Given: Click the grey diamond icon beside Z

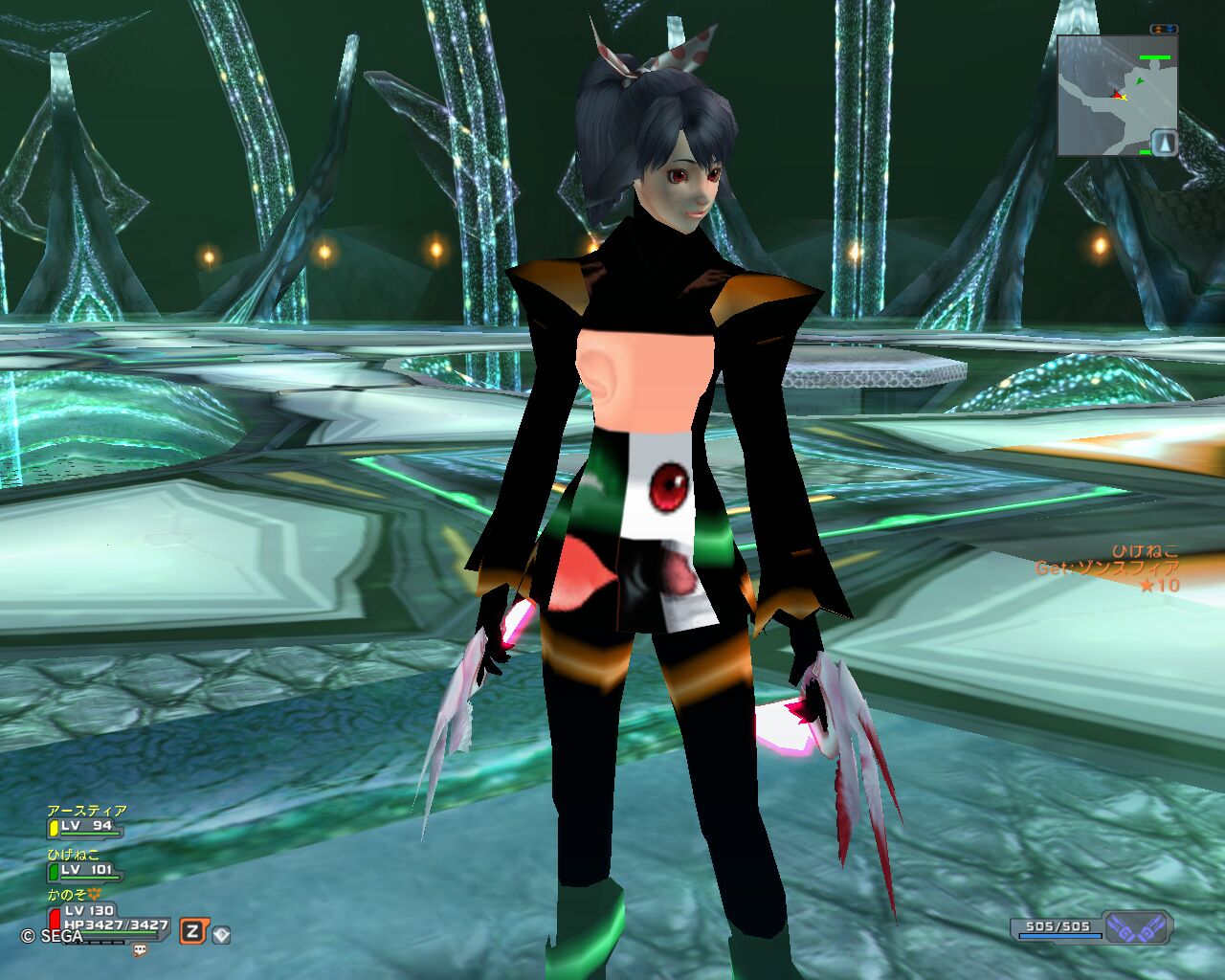Looking at the screenshot, I should [221, 933].
